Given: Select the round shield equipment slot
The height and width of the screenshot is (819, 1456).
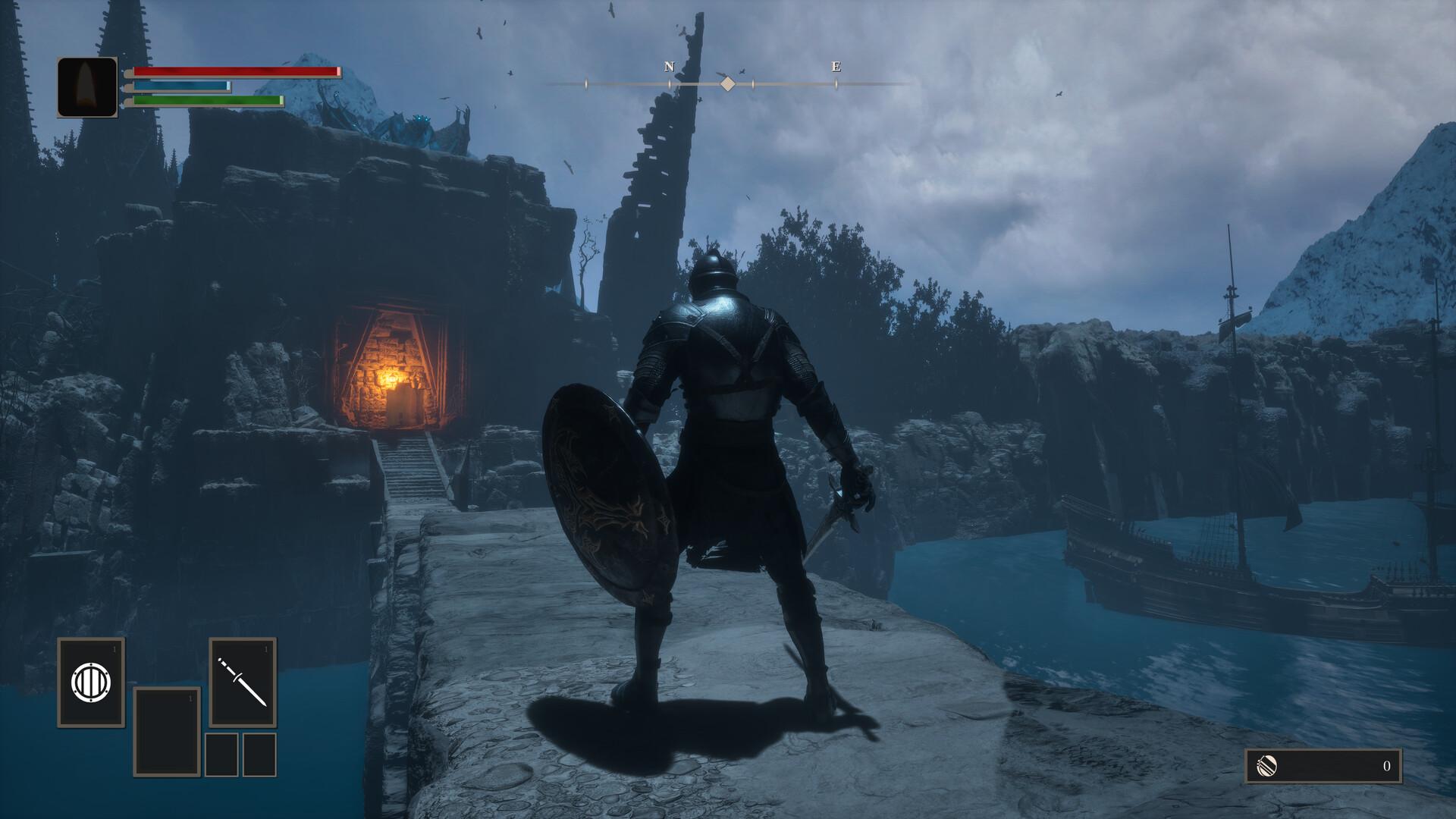Looking at the screenshot, I should click(x=91, y=682).
